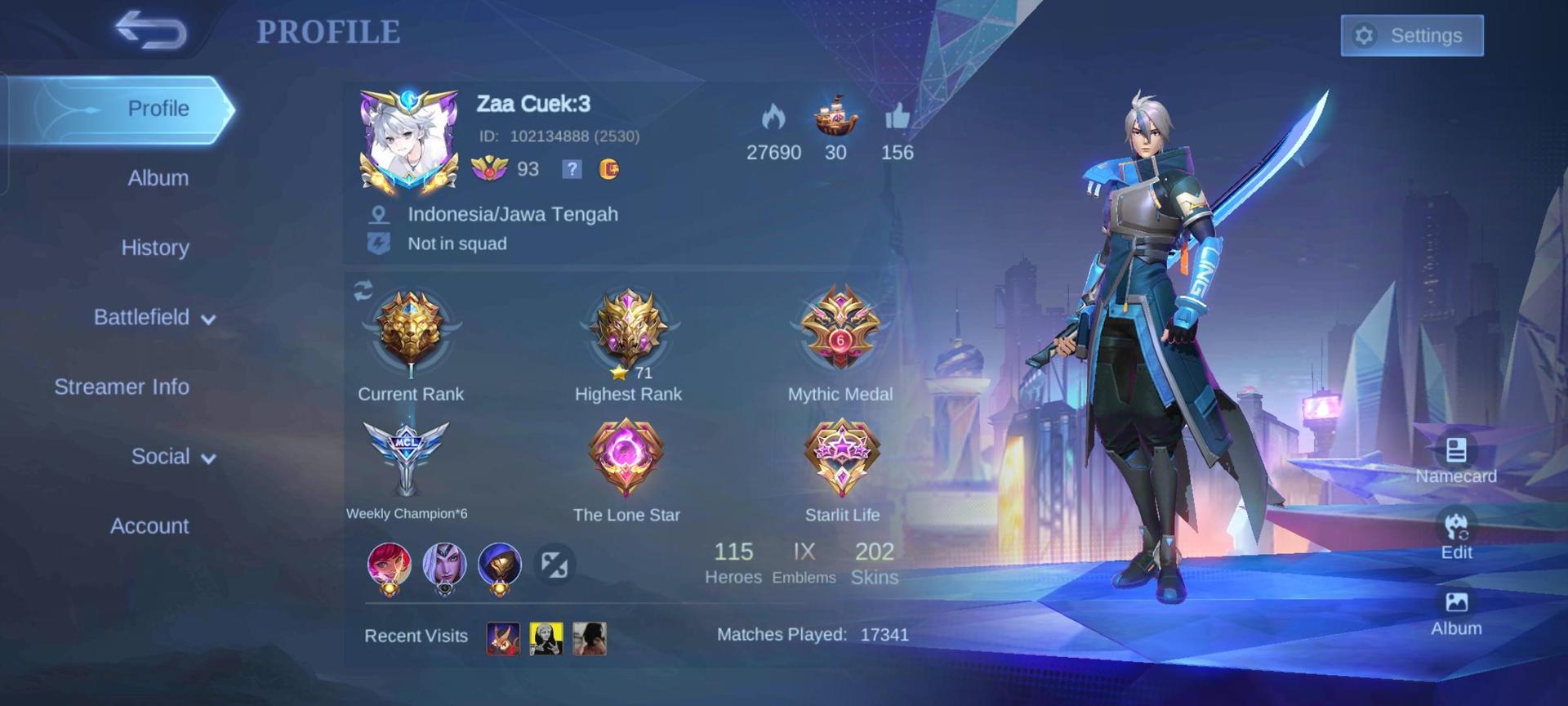
Task: Switch to the Album tab in sidebar
Action: click(158, 178)
